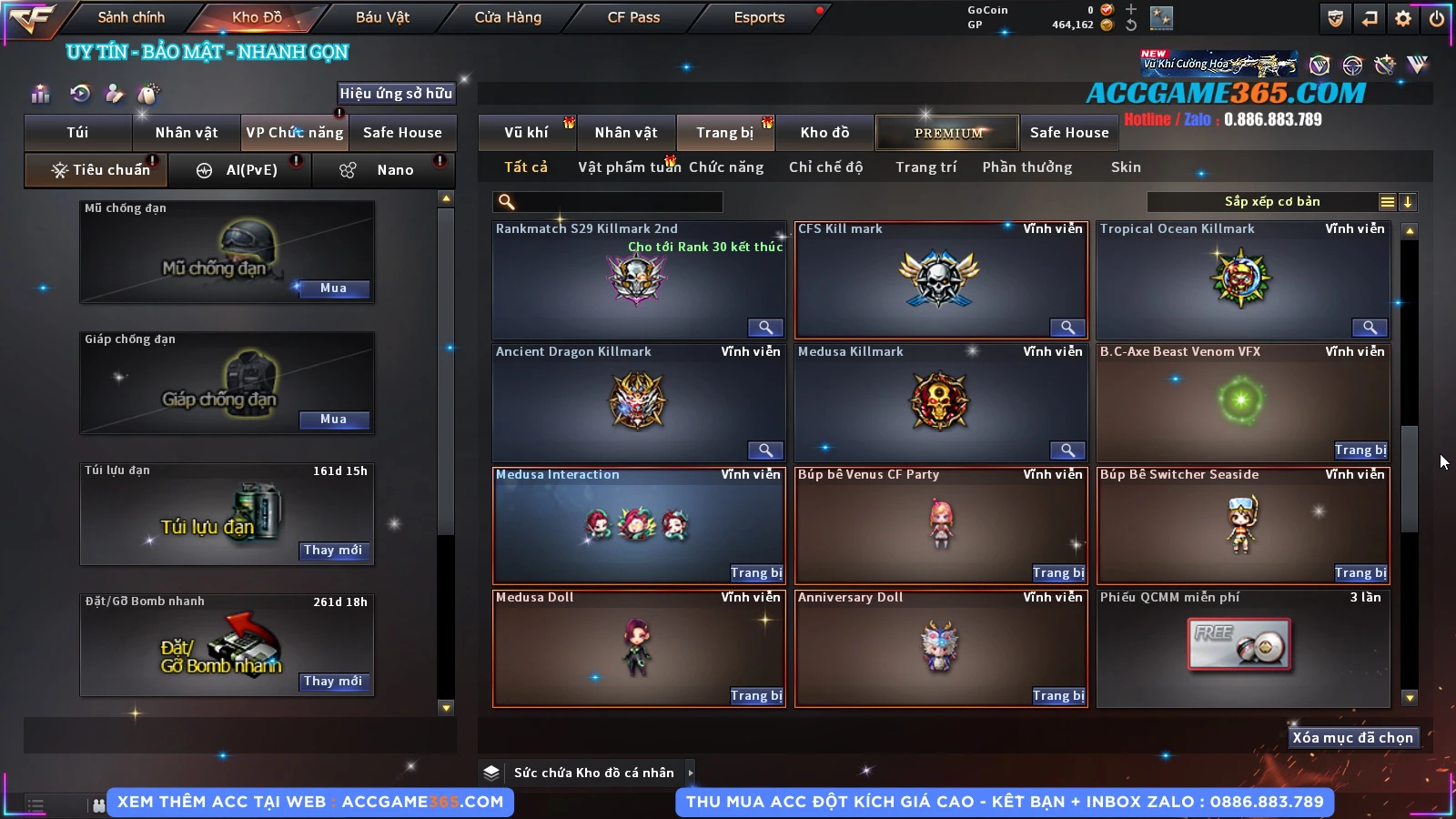The width and height of the screenshot is (1456, 819).
Task: Equip the Búp bê Venus CF Party doll
Action: tap(1058, 573)
